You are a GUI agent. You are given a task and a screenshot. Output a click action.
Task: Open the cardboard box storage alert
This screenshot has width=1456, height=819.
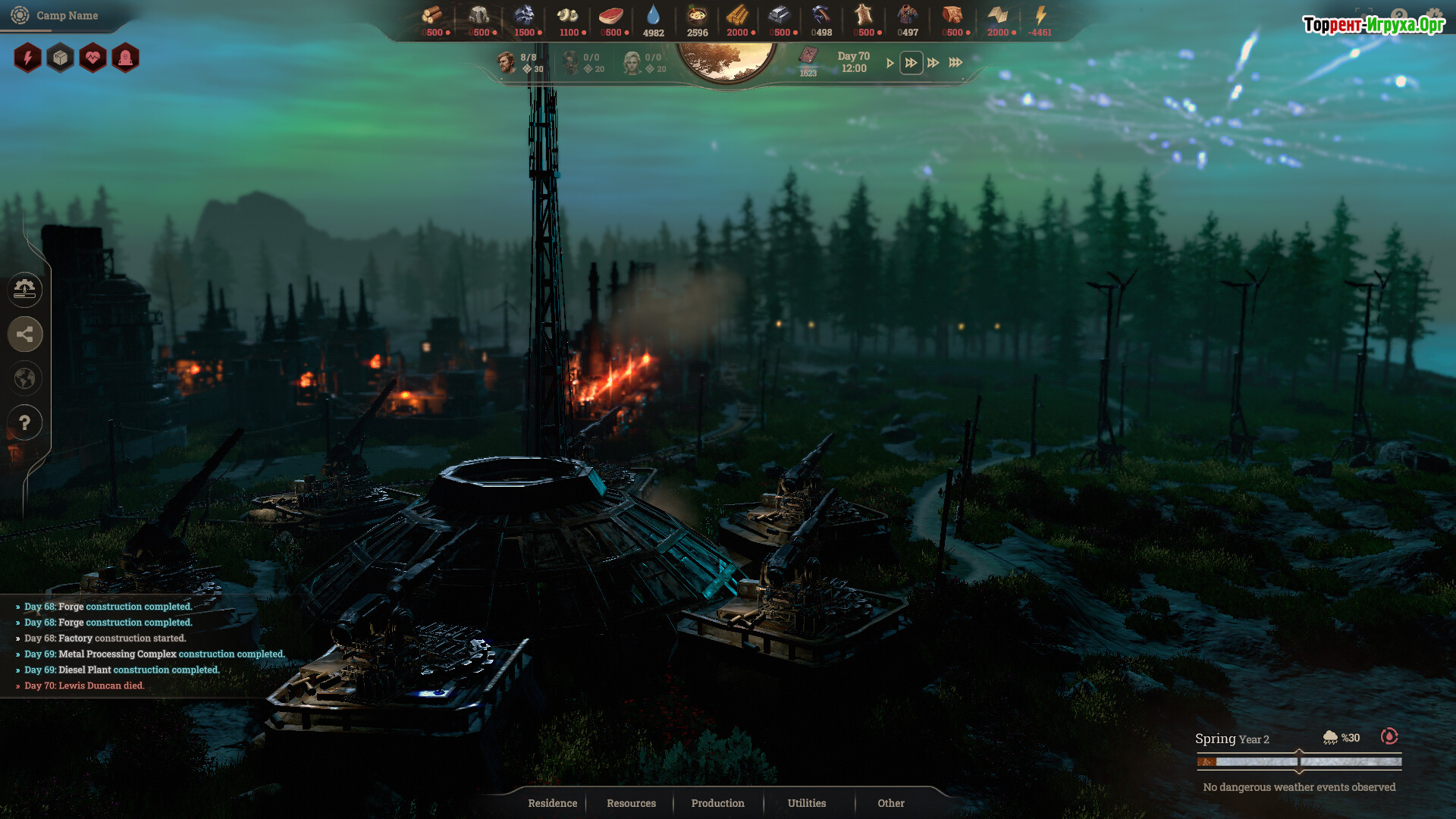(x=61, y=58)
